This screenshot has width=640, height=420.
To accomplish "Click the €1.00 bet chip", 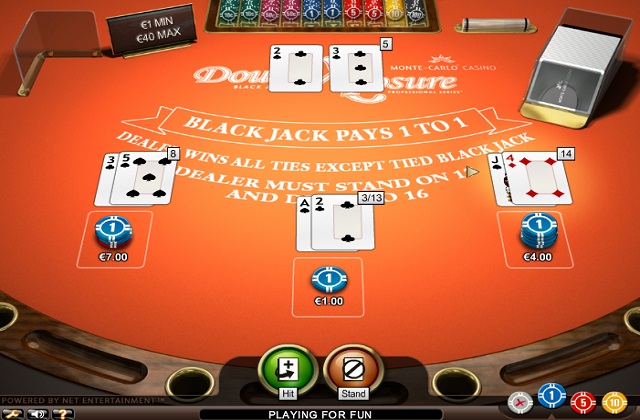I will [x=328, y=279].
